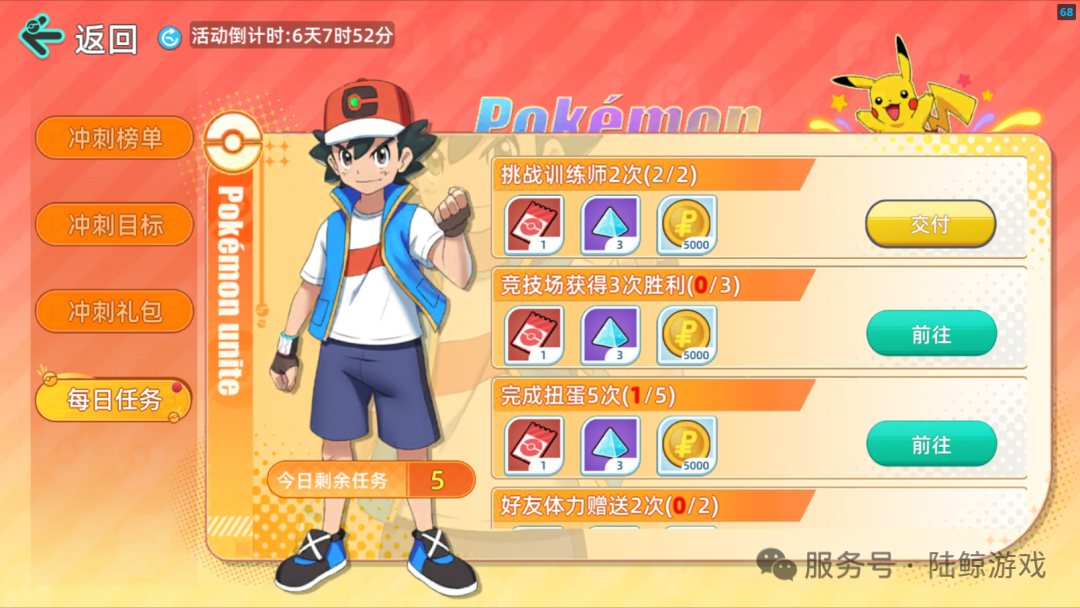Inspect 5000 gold coin reward in 挑战训练师 task
This screenshot has height=608, width=1080.
(x=687, y=225)
